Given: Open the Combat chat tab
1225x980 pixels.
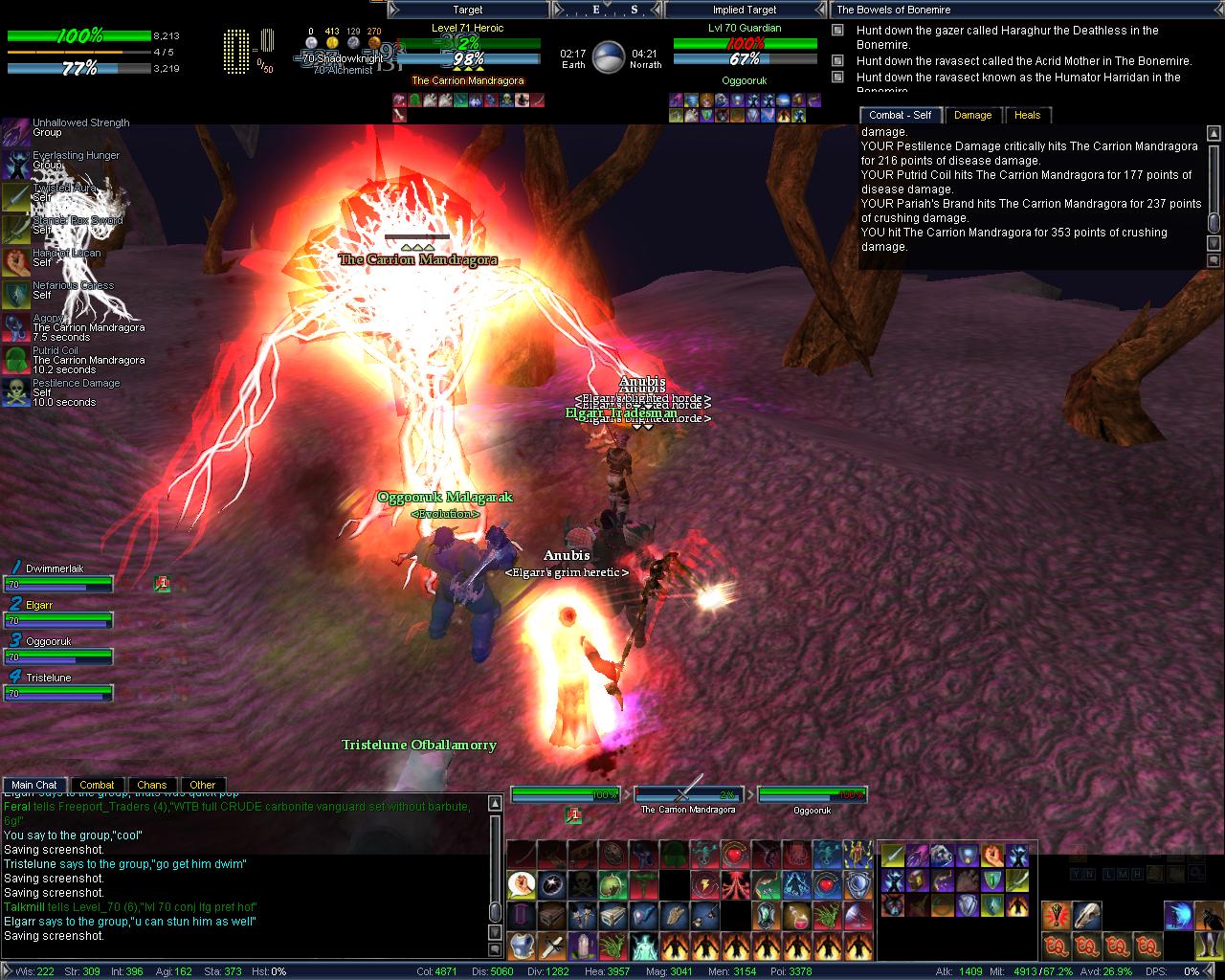Looking at the screenshot, I should click(x=97, y=785).
